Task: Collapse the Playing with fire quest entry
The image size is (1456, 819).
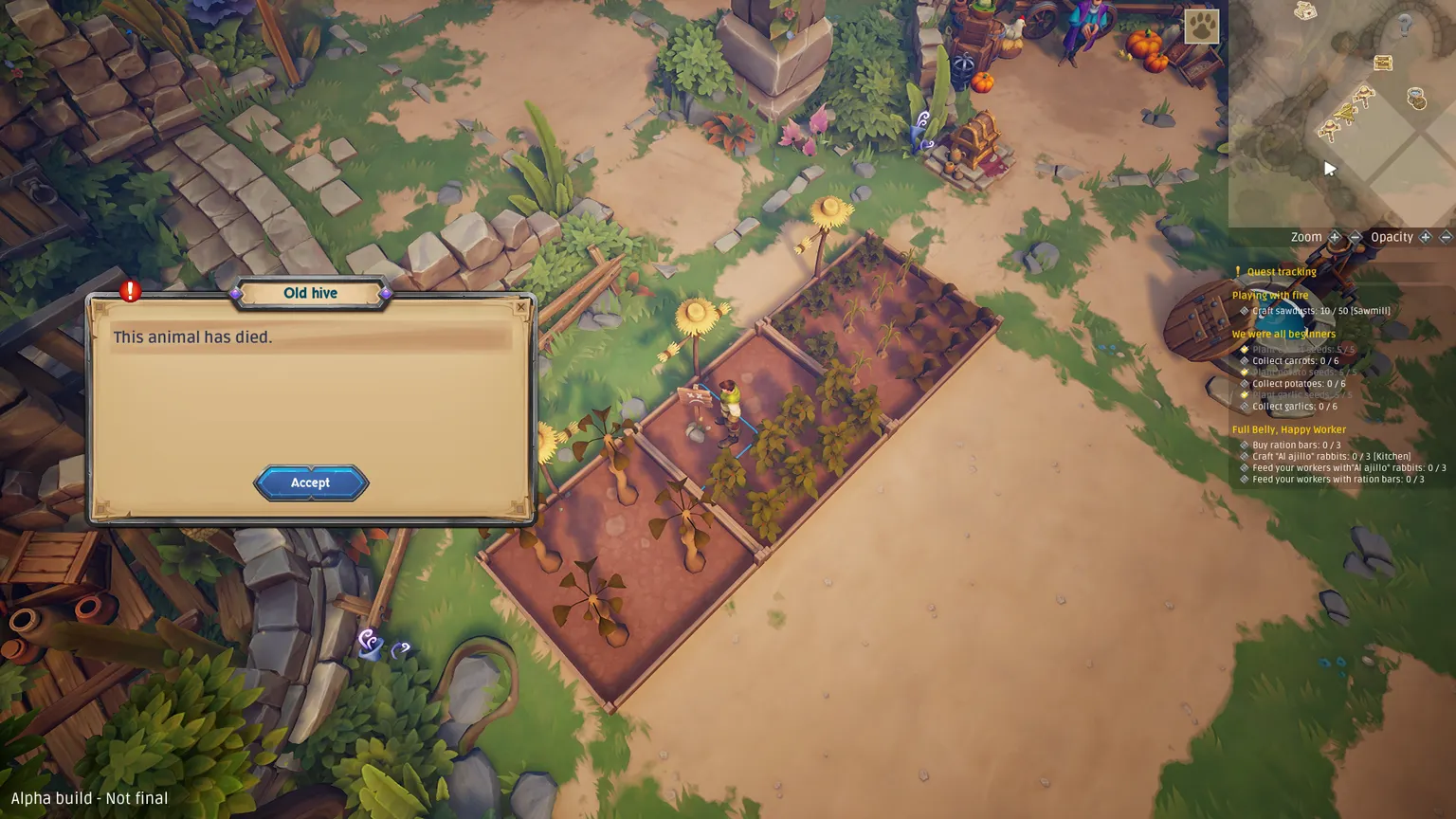Action: coord(1270,295)
